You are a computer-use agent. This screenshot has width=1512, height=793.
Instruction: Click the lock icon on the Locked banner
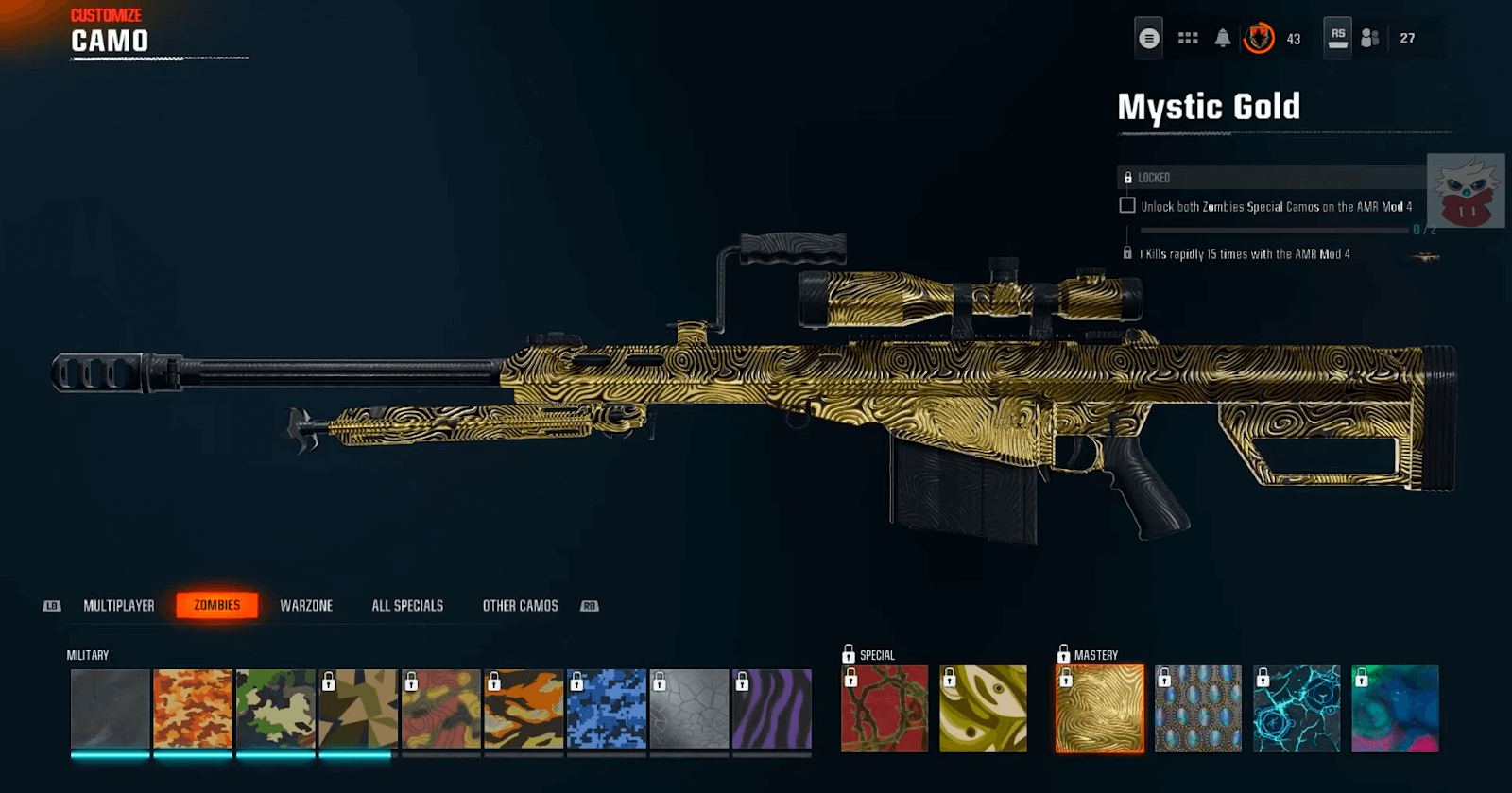click(x=1128, y=178)
